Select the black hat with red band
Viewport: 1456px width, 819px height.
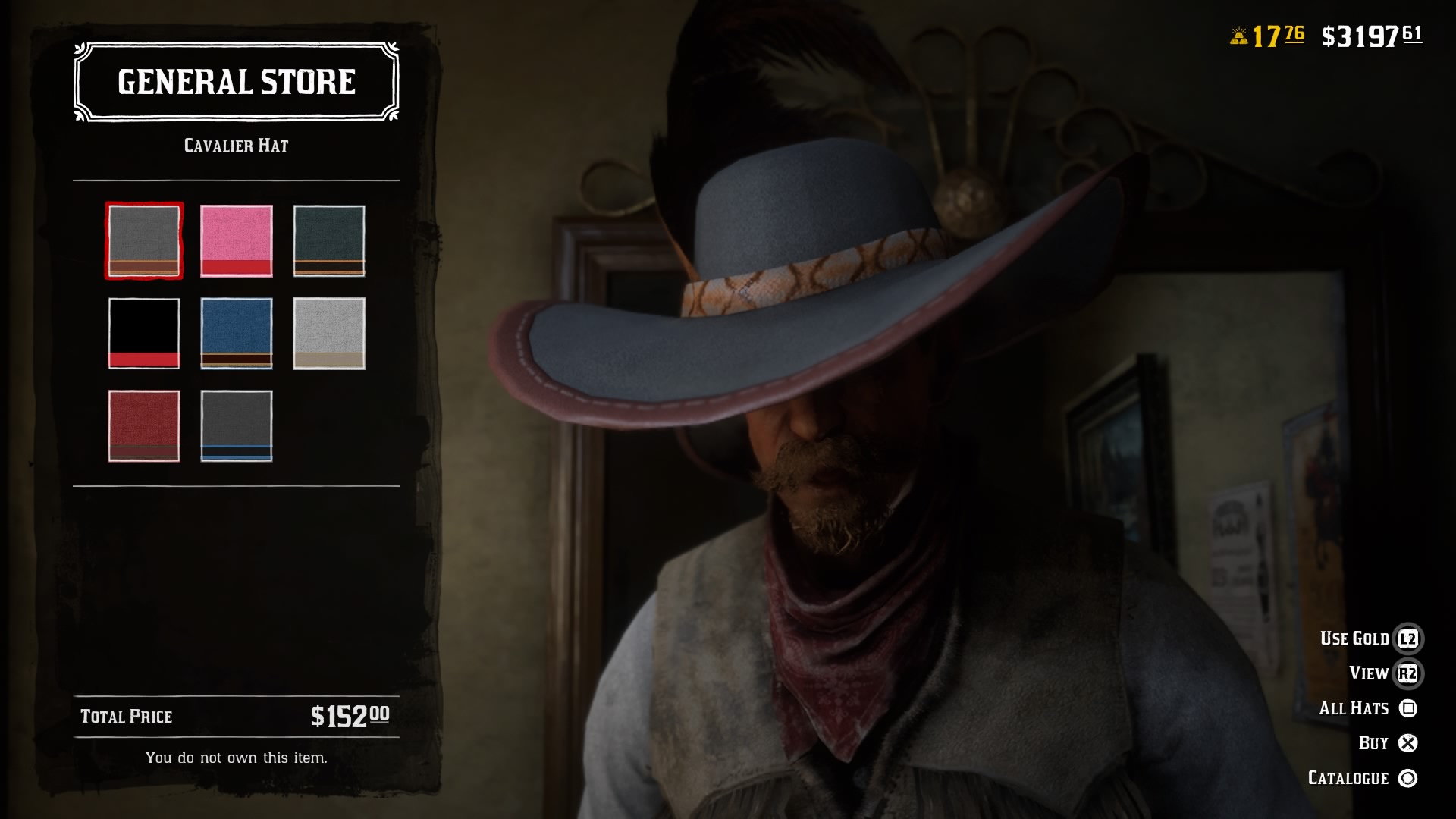(x=143, y=333)
